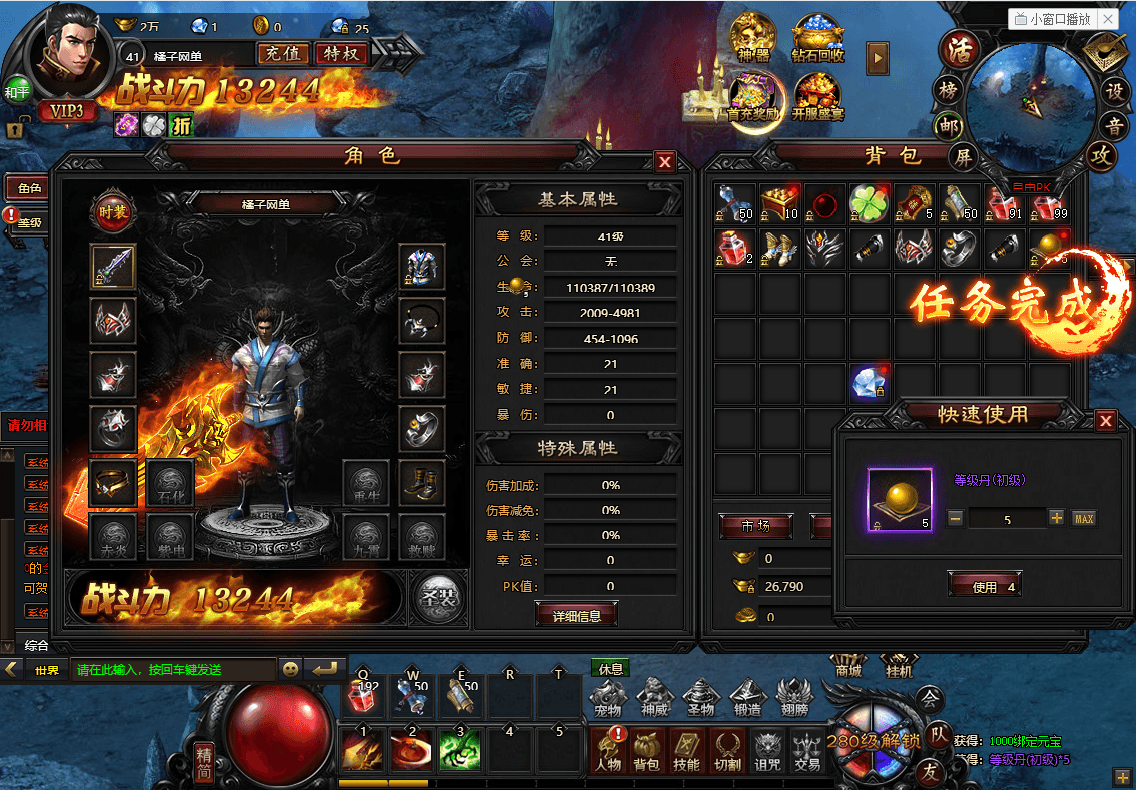Open the 特权 privilege menu
This screenshot has width=1136, height=790.
coord(341,54)
